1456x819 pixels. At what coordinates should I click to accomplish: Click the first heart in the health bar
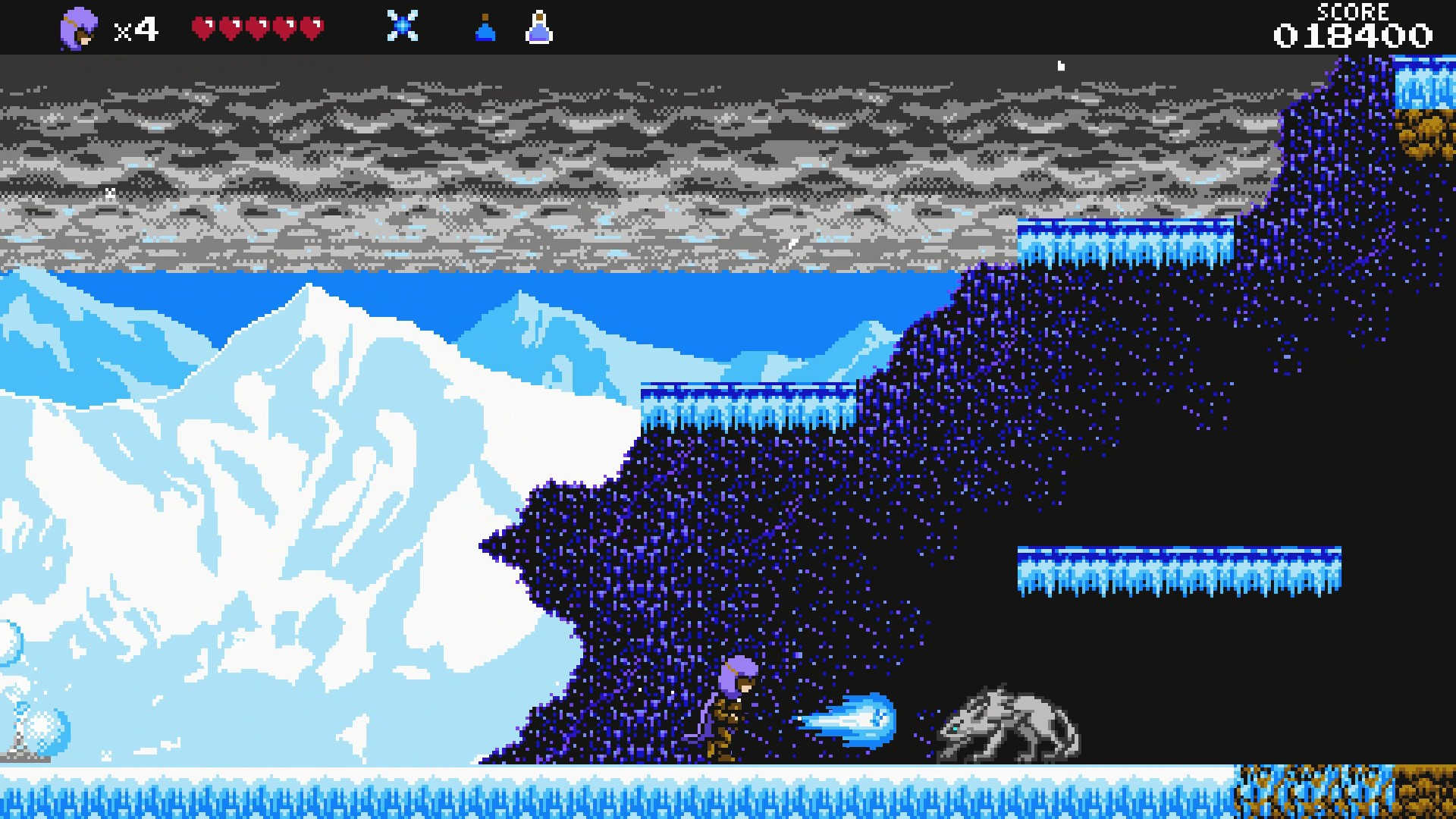pos(201,25)
